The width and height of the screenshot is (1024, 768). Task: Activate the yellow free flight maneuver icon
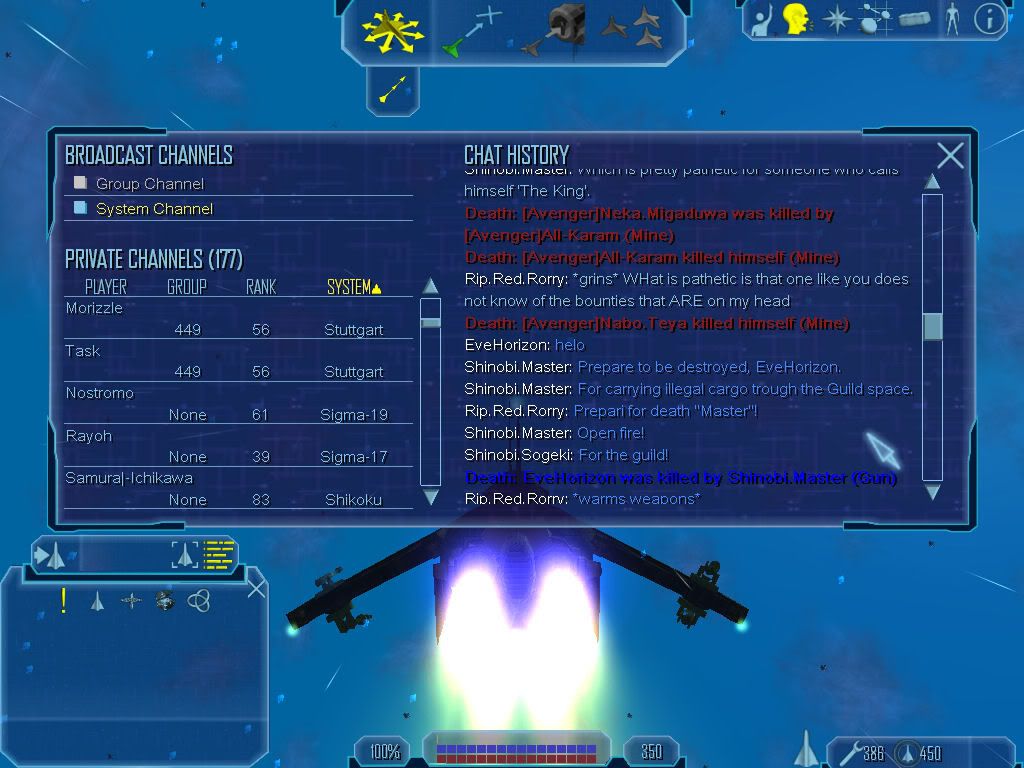[394, 29]
